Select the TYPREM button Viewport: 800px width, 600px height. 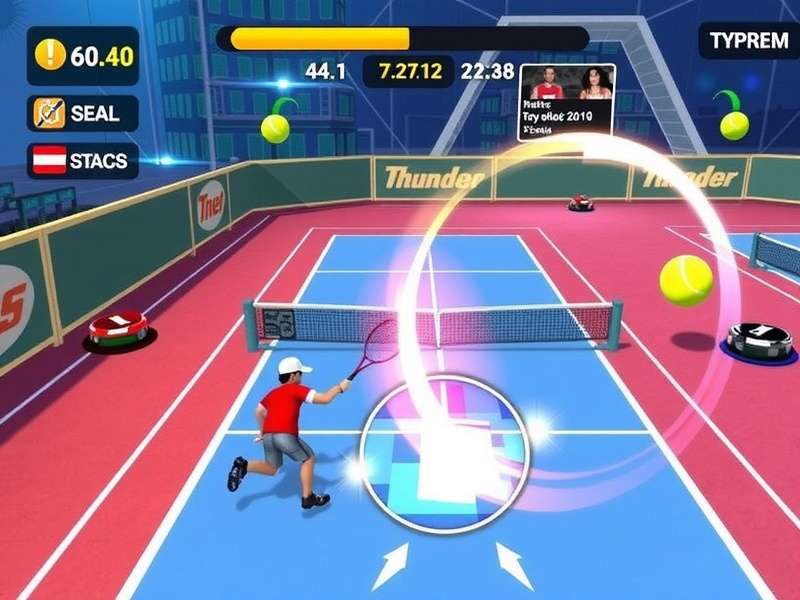point(748,41)
